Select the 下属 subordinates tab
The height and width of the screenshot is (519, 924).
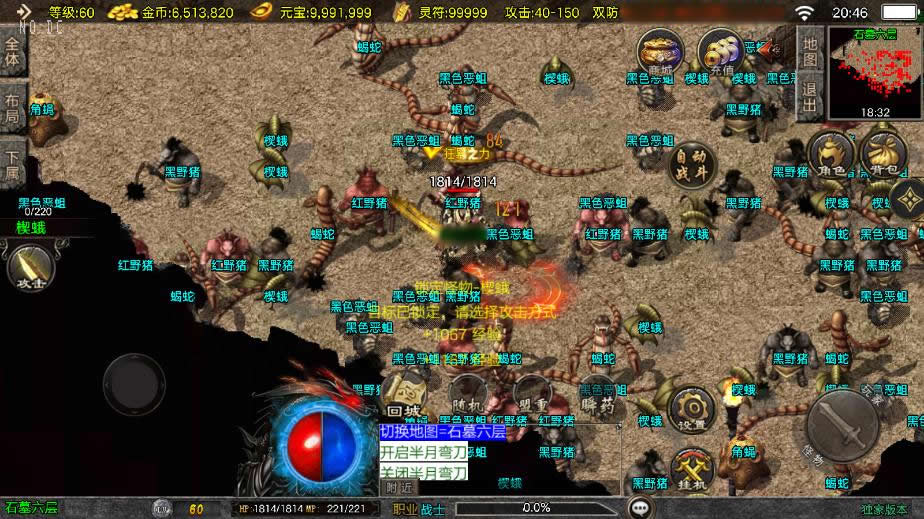pyautogui.click(x=12, y=164)
